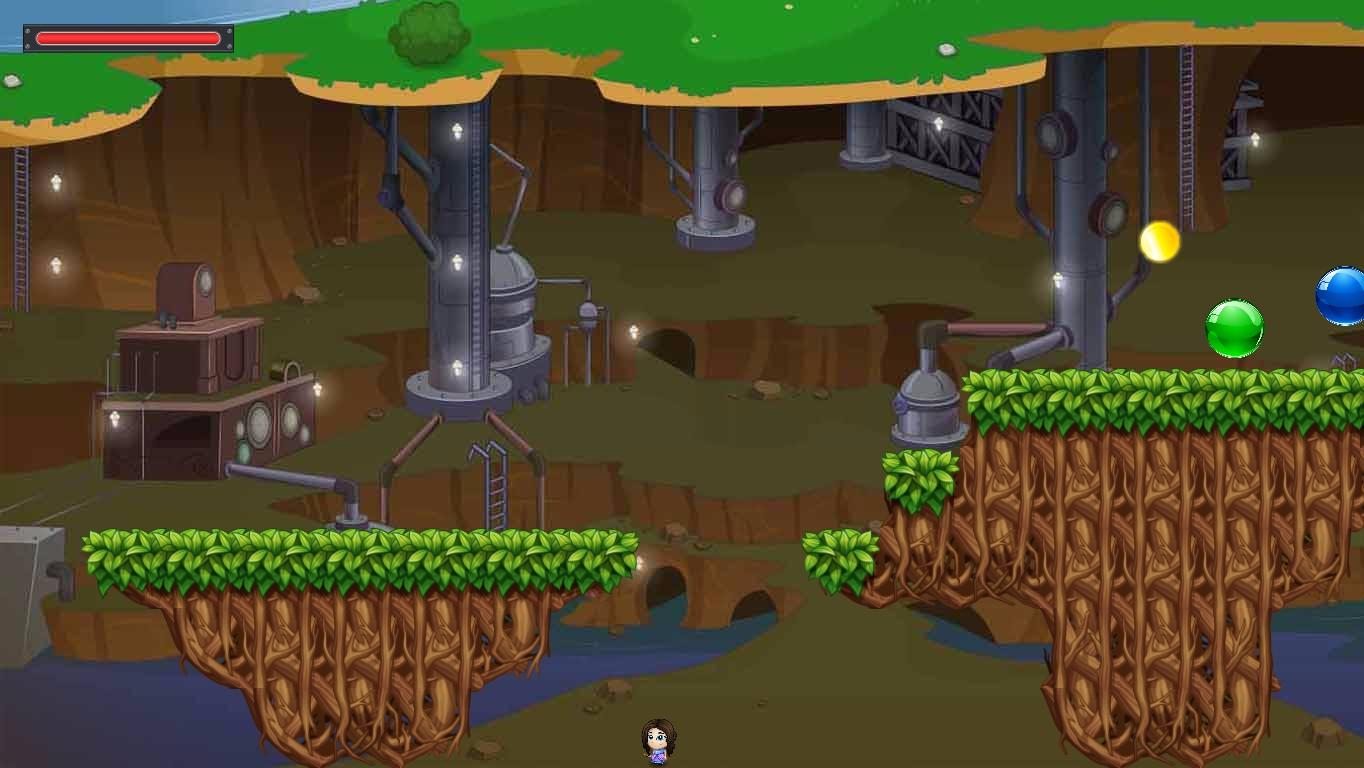Click the red health bar
This screenshot has height=768, width=1364.
(x=127, y=37)
